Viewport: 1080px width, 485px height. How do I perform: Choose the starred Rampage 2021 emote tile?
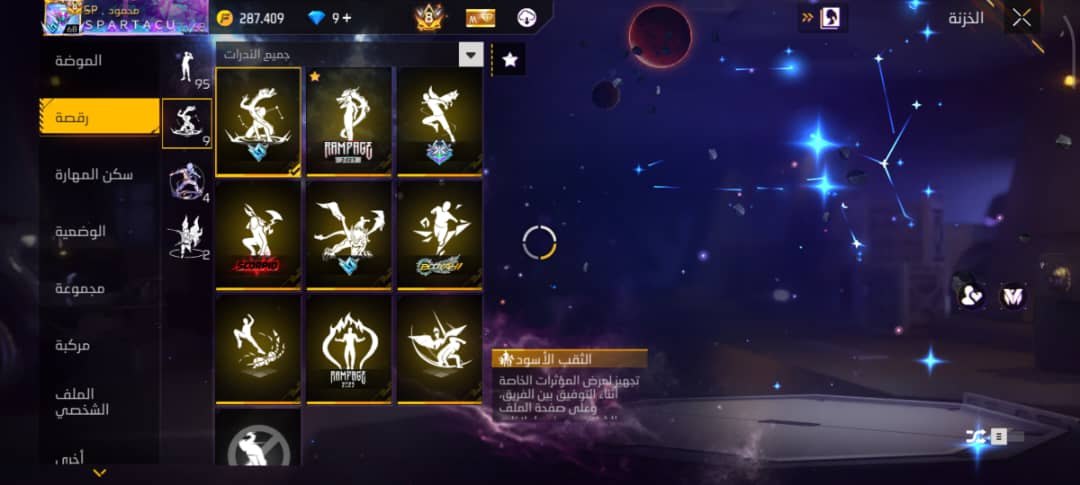pyautogui.click(x=349, y=121)
